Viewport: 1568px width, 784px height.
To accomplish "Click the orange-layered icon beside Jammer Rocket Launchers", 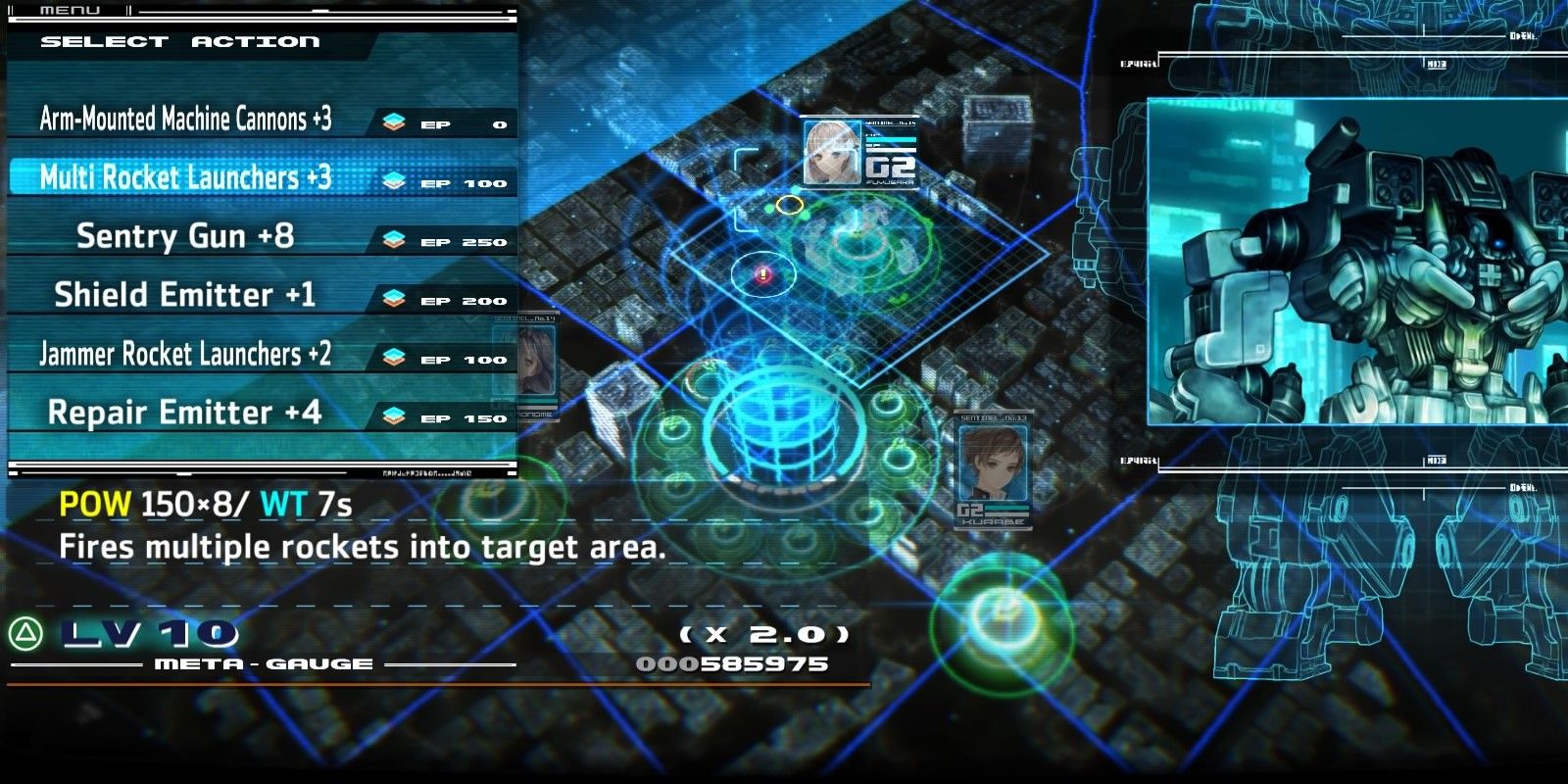I will [396, 355].
